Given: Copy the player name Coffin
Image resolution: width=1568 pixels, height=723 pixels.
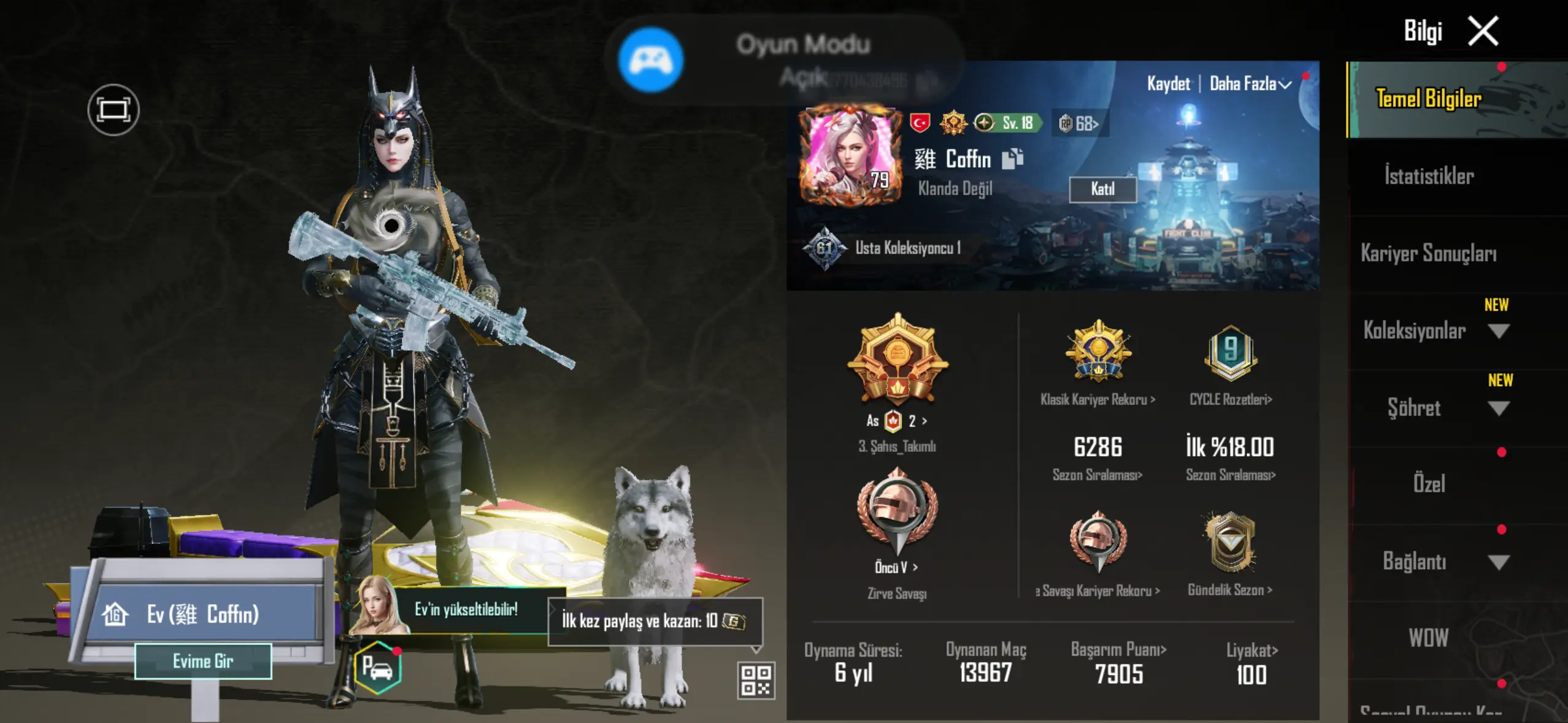Looking at the screenshot, I should click(1012, 159).
